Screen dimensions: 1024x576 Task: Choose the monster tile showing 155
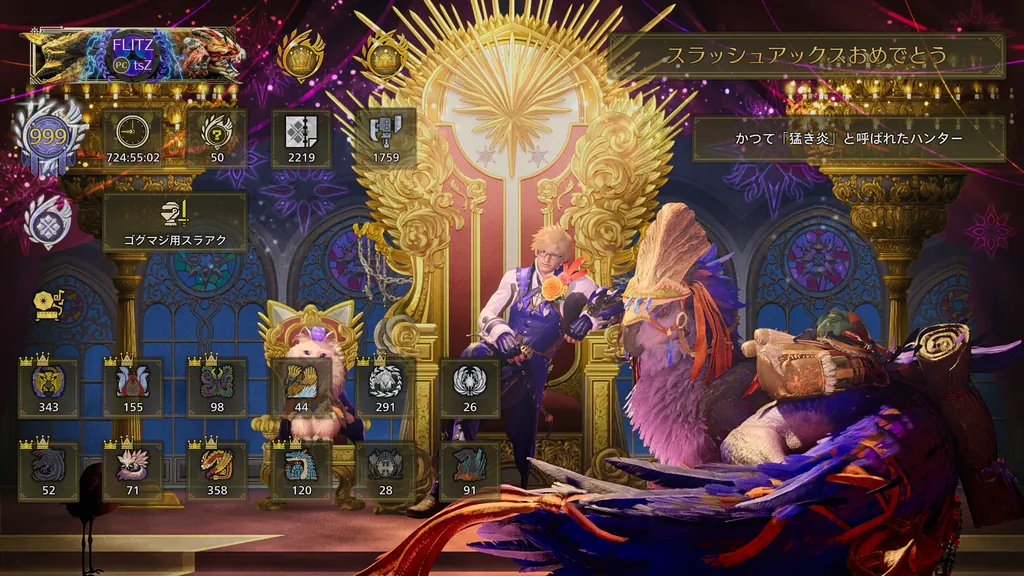132,388
